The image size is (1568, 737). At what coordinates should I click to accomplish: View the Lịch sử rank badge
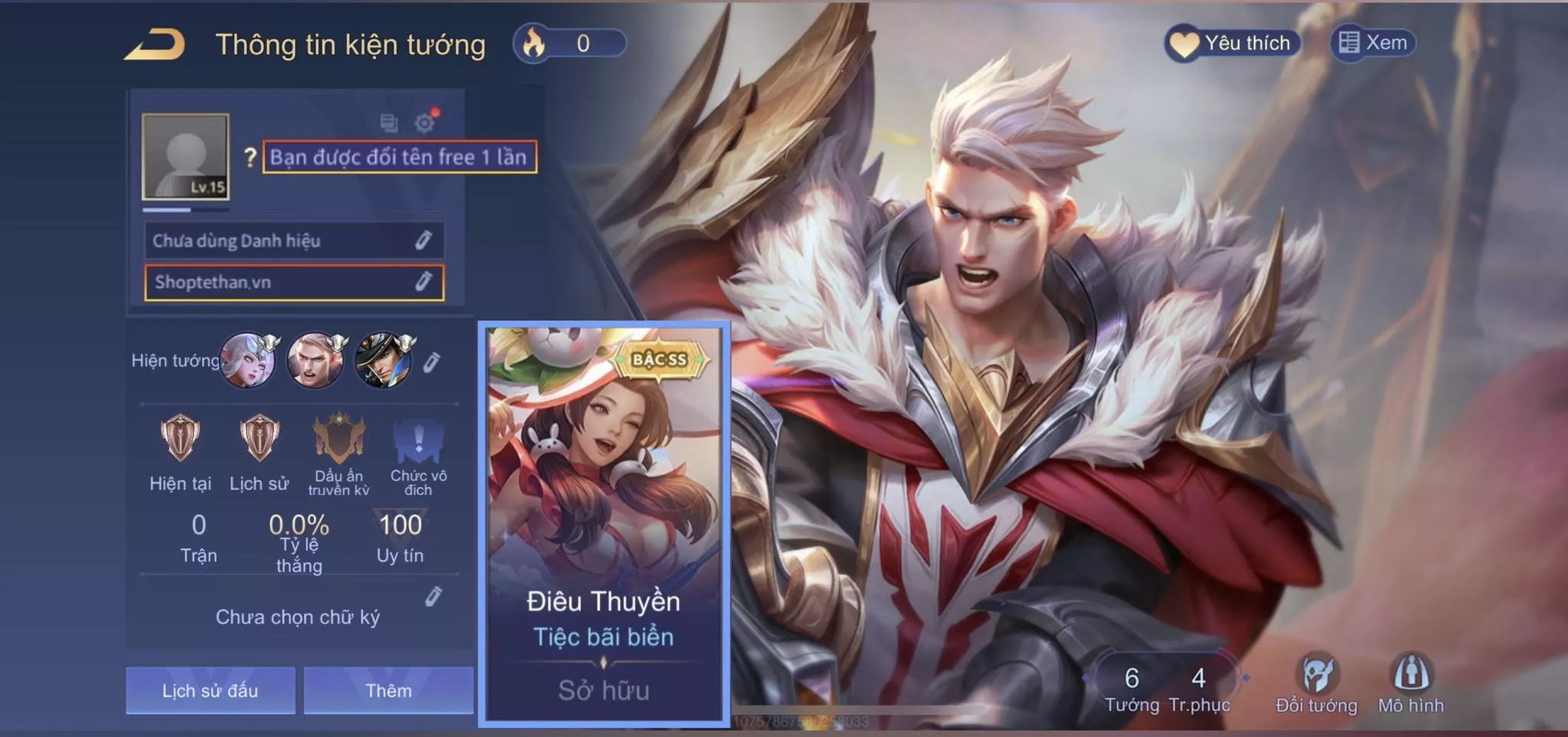click(x=260, y=438)
